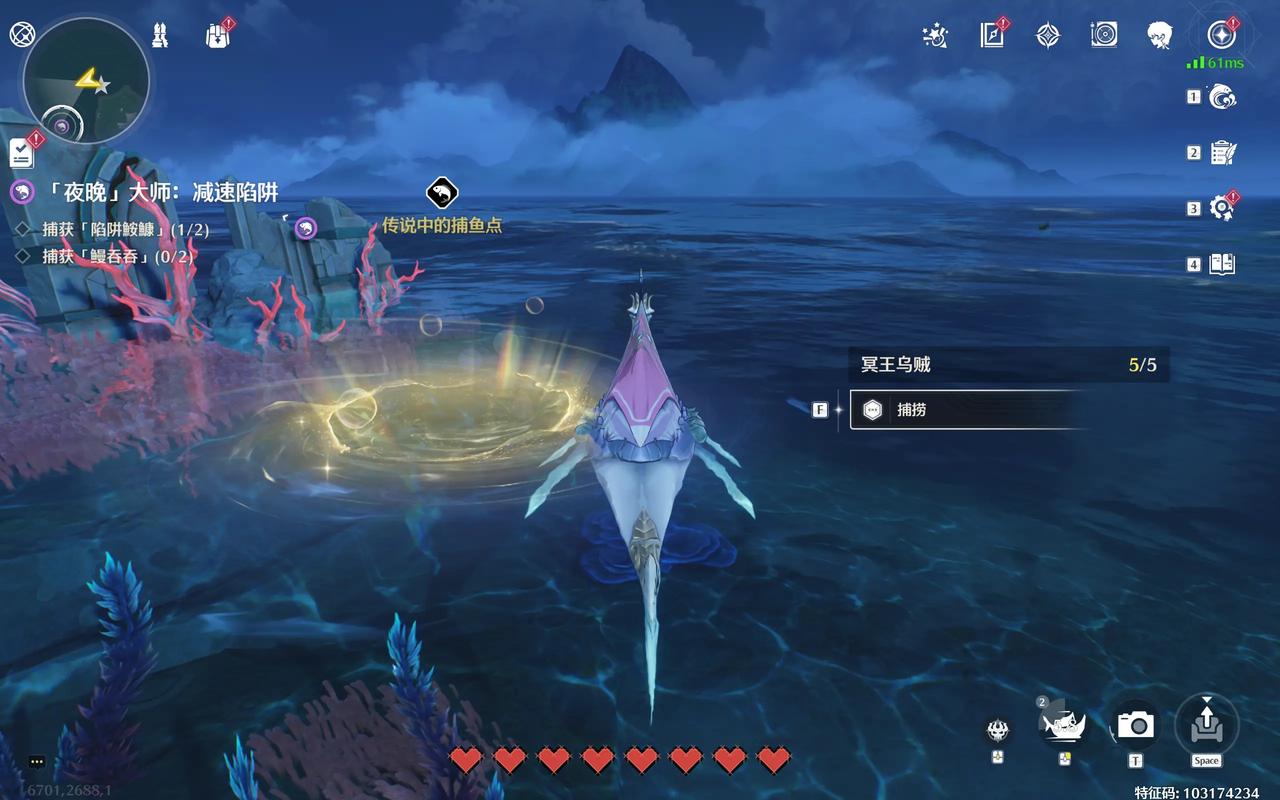Open the gear settings shortcut

pos(1222,208)
